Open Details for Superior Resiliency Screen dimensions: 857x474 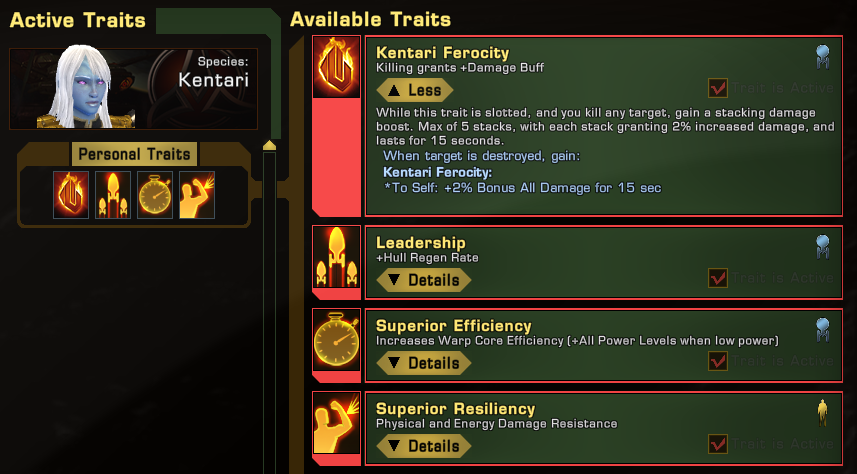tap(424, 446)
